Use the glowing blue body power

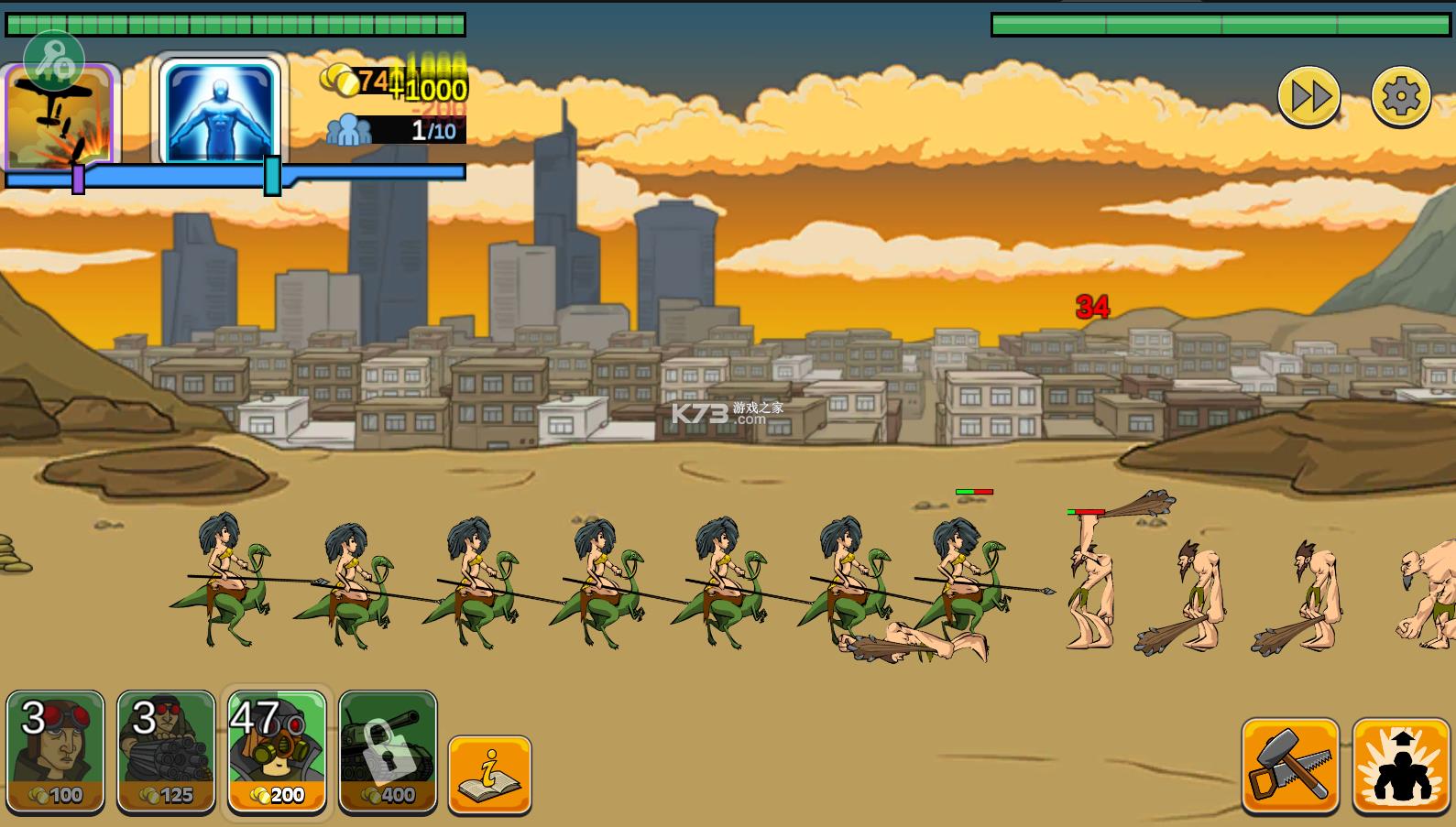(219, 112)
